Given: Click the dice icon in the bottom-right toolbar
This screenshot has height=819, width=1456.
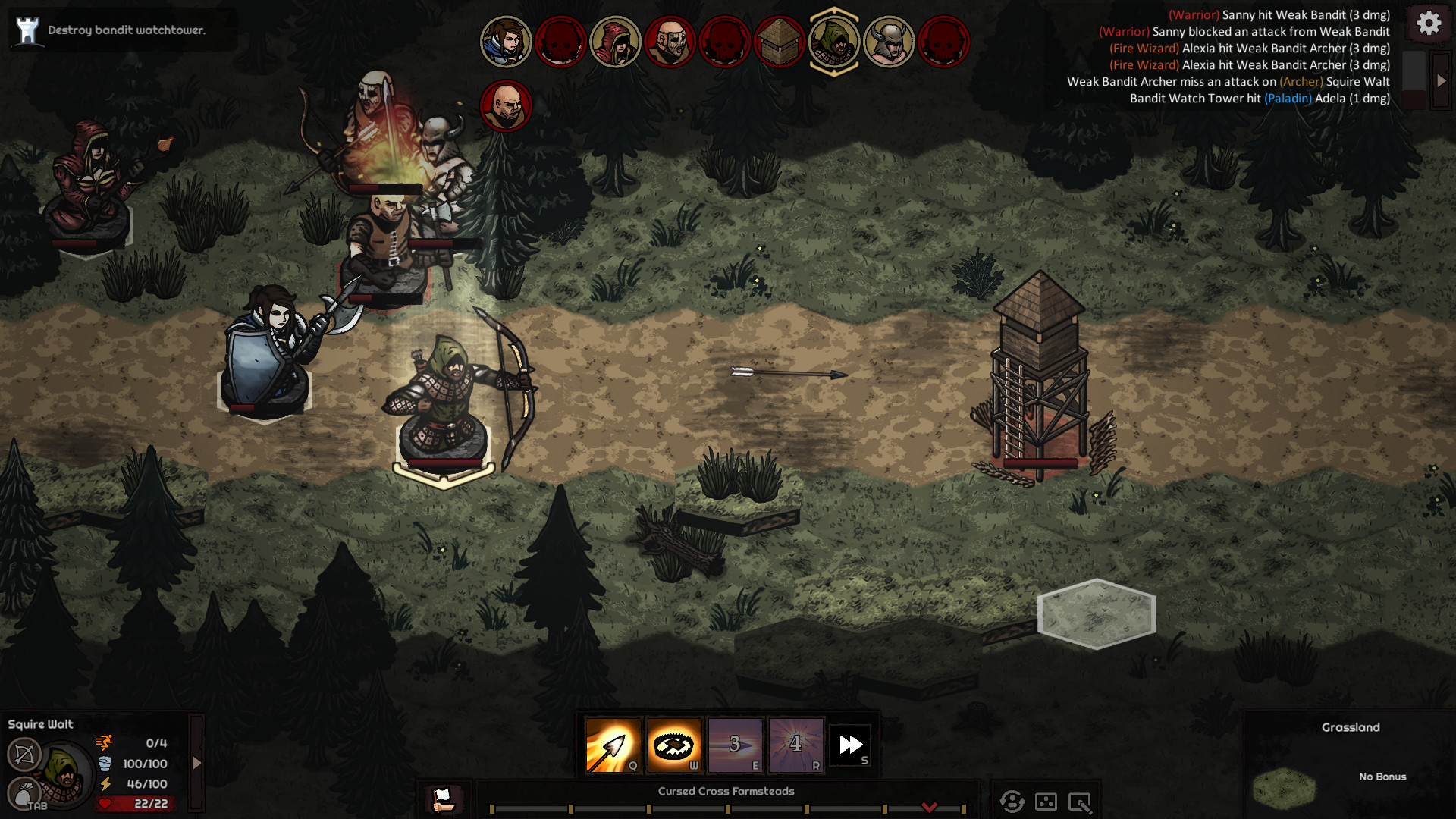Looking at the screenshot, I should pyautogui.click(x=1046, y=802).
